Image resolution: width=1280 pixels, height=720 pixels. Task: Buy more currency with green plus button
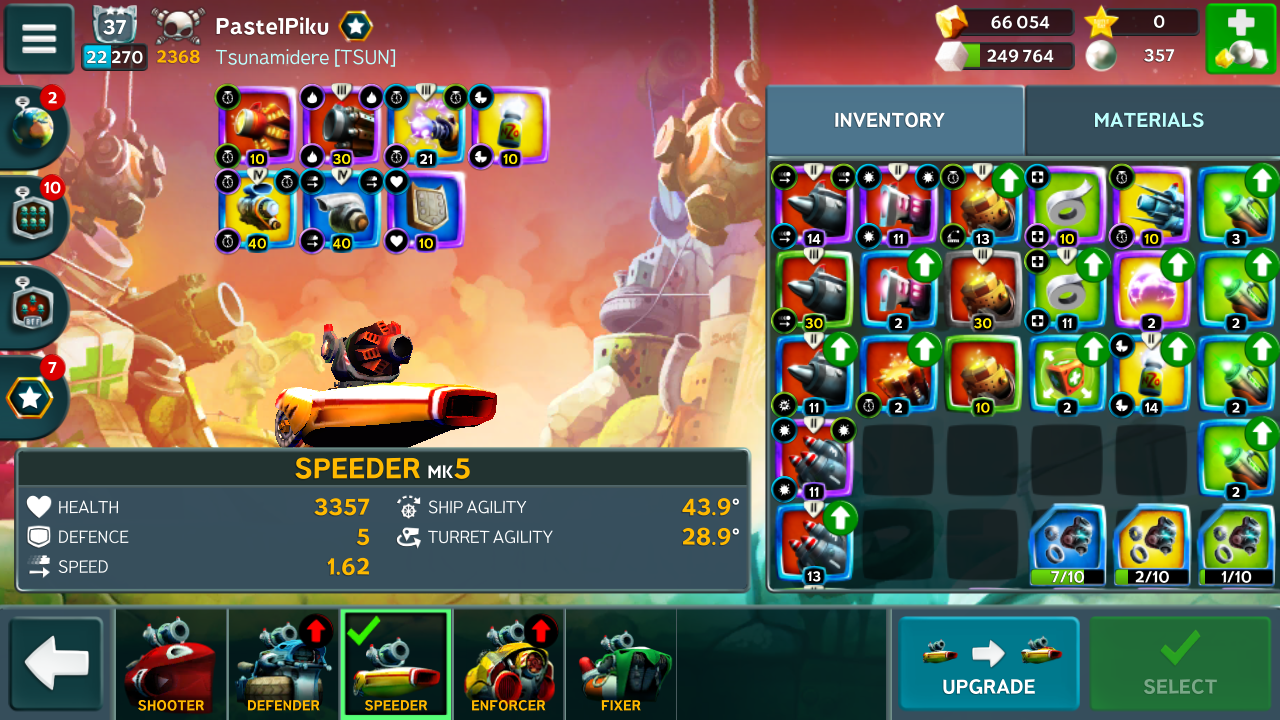(1240, 39)
